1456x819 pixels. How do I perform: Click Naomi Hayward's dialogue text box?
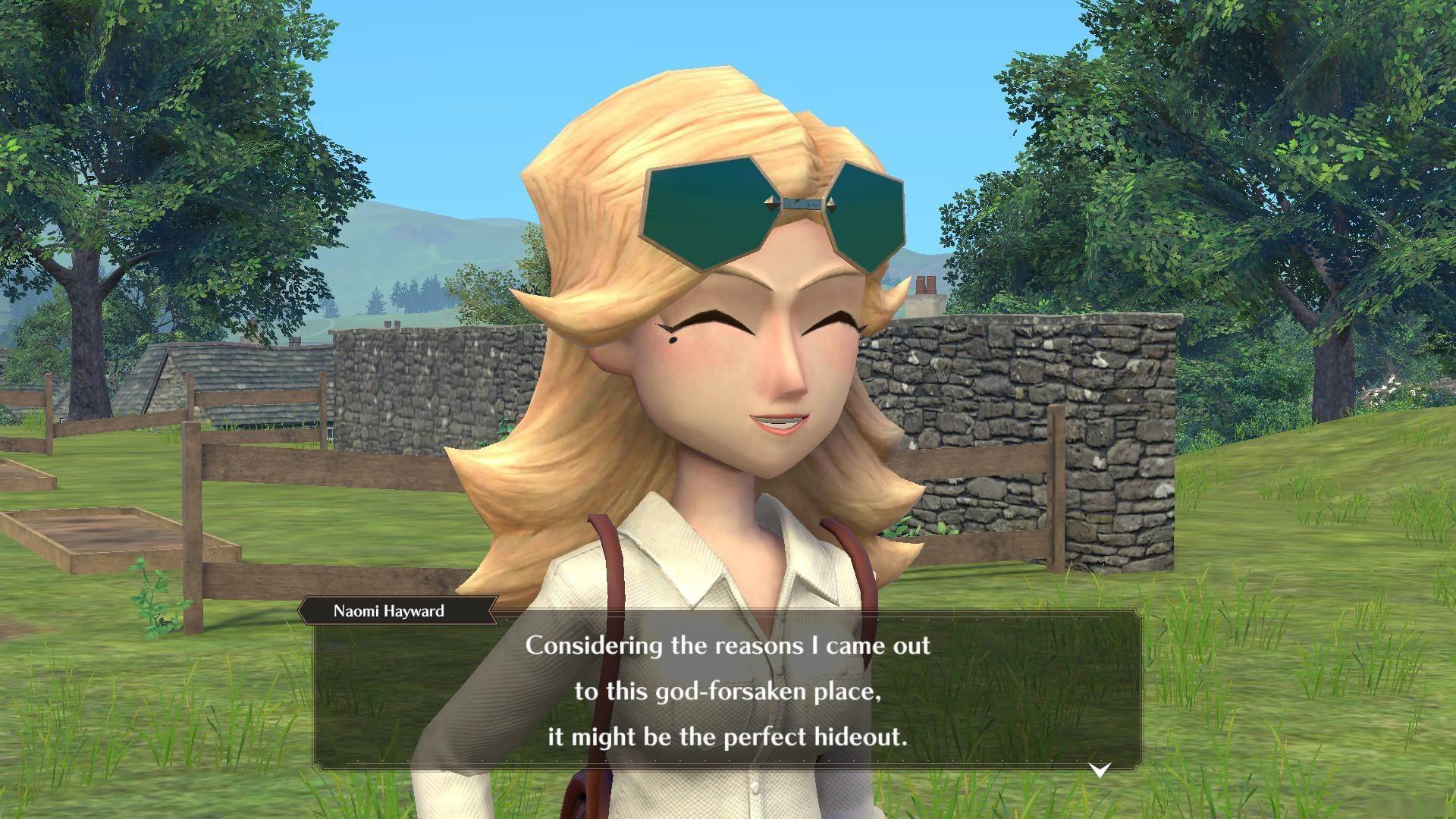(728, 690)
